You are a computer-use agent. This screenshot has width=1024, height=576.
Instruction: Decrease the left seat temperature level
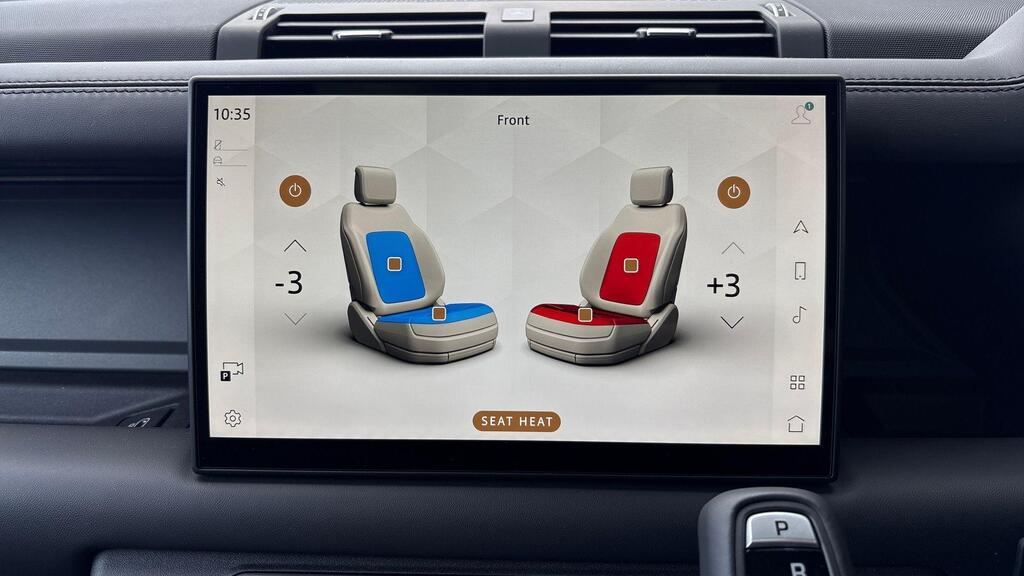[295, 319]
